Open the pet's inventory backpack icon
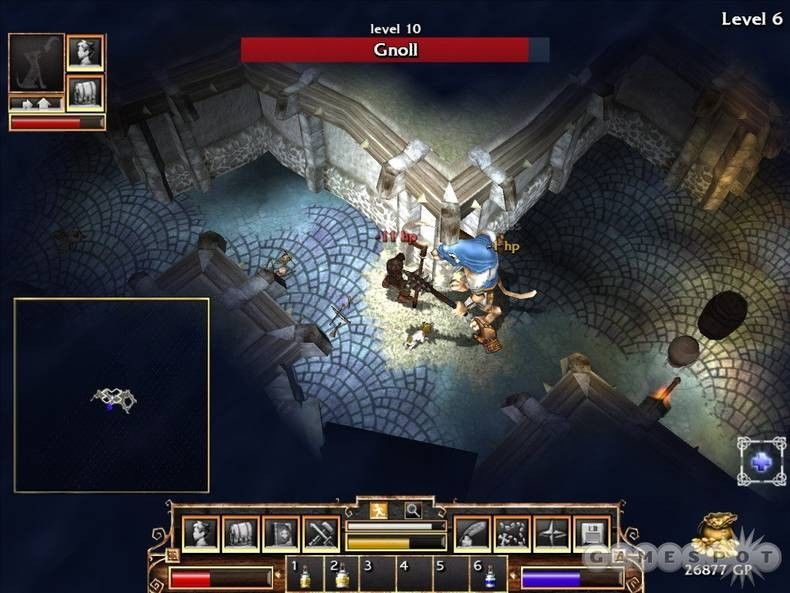This screenshot has height=593, width=790. (85, 92)
